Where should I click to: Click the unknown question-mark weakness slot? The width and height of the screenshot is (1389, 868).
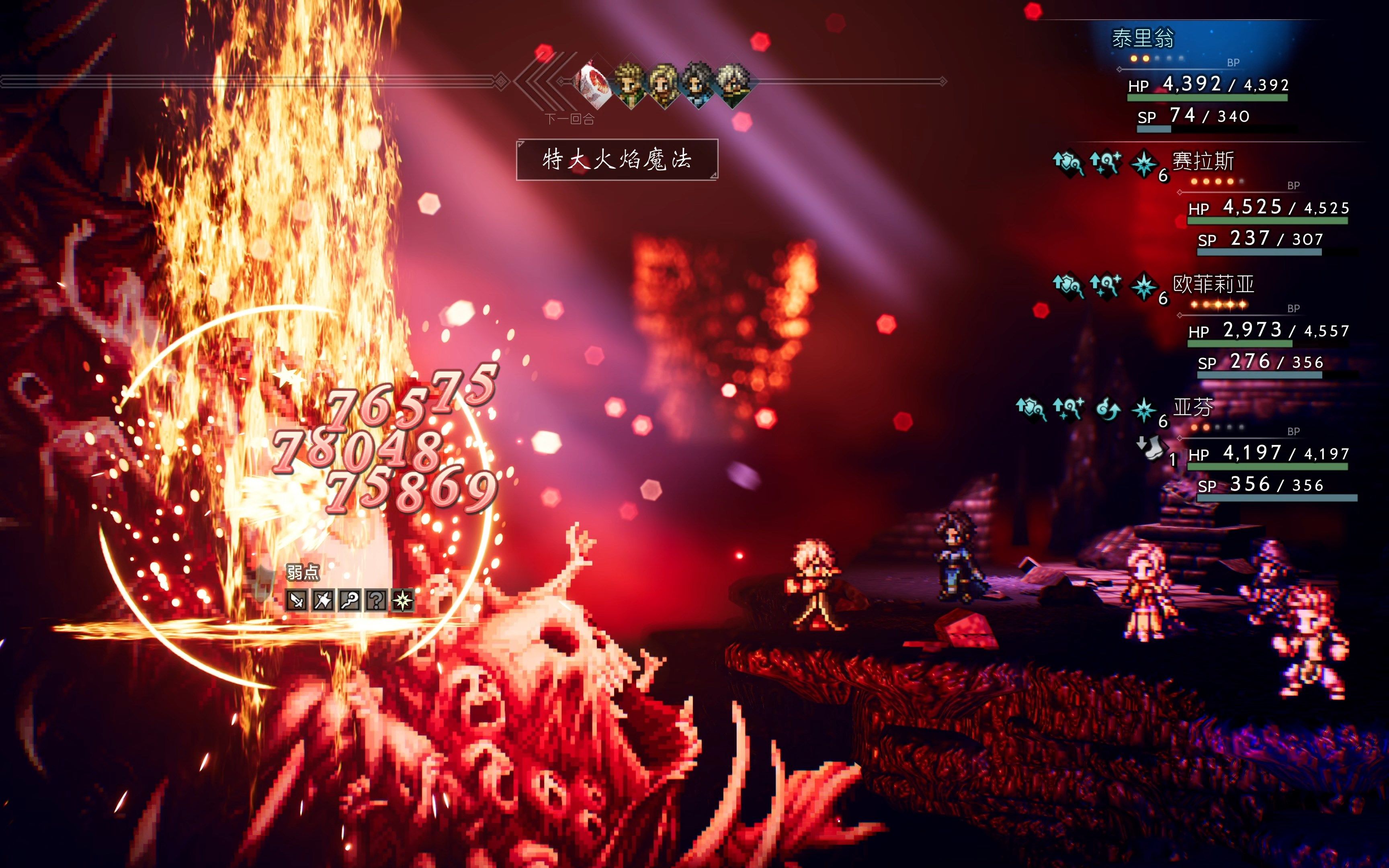point(376,600)
